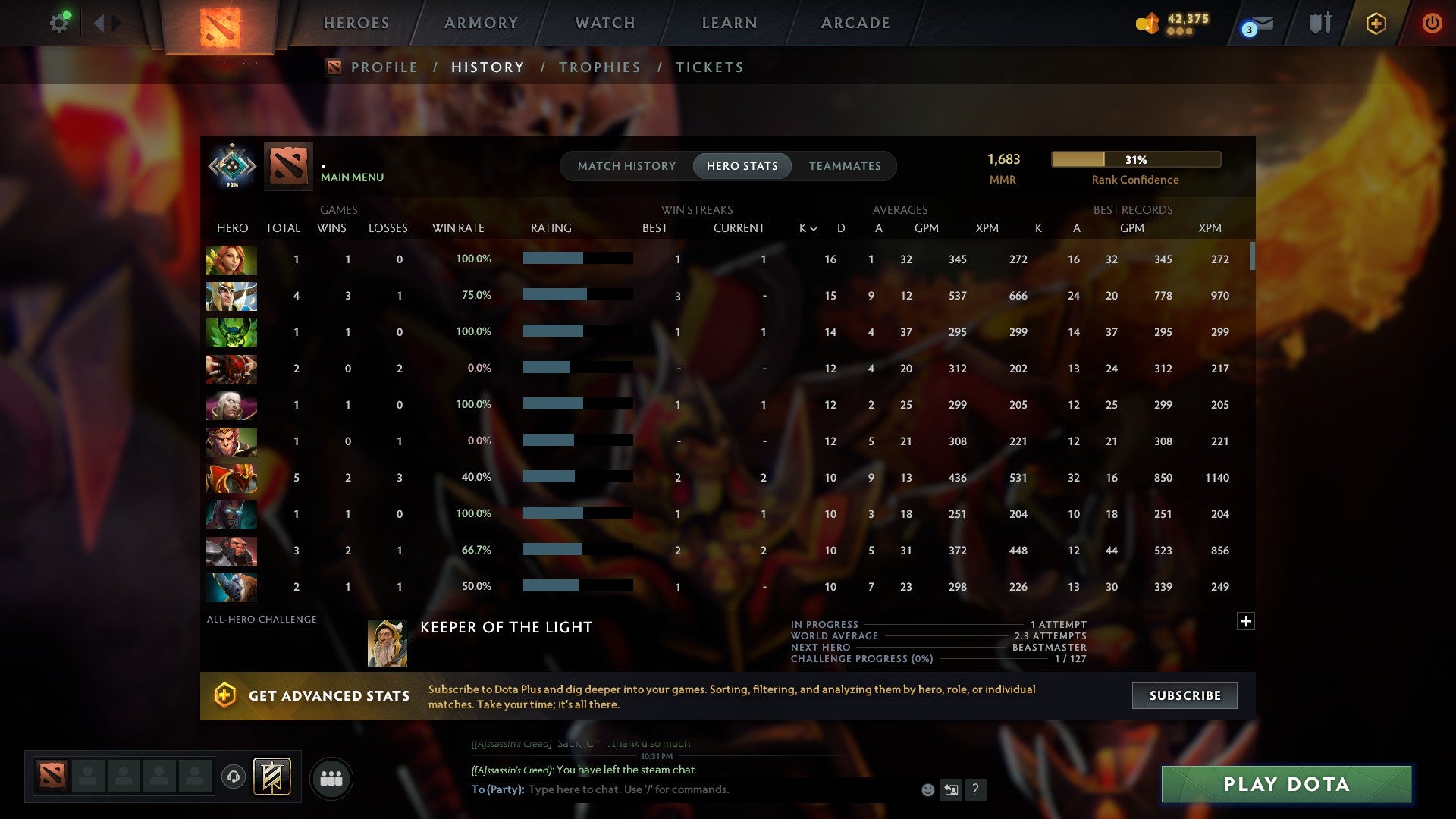The height and width of the screenshot is (819, 1456).
Task: Switch to the MATCH HISTORY tab
Action: pyautogui.click(x=626, y=165)
